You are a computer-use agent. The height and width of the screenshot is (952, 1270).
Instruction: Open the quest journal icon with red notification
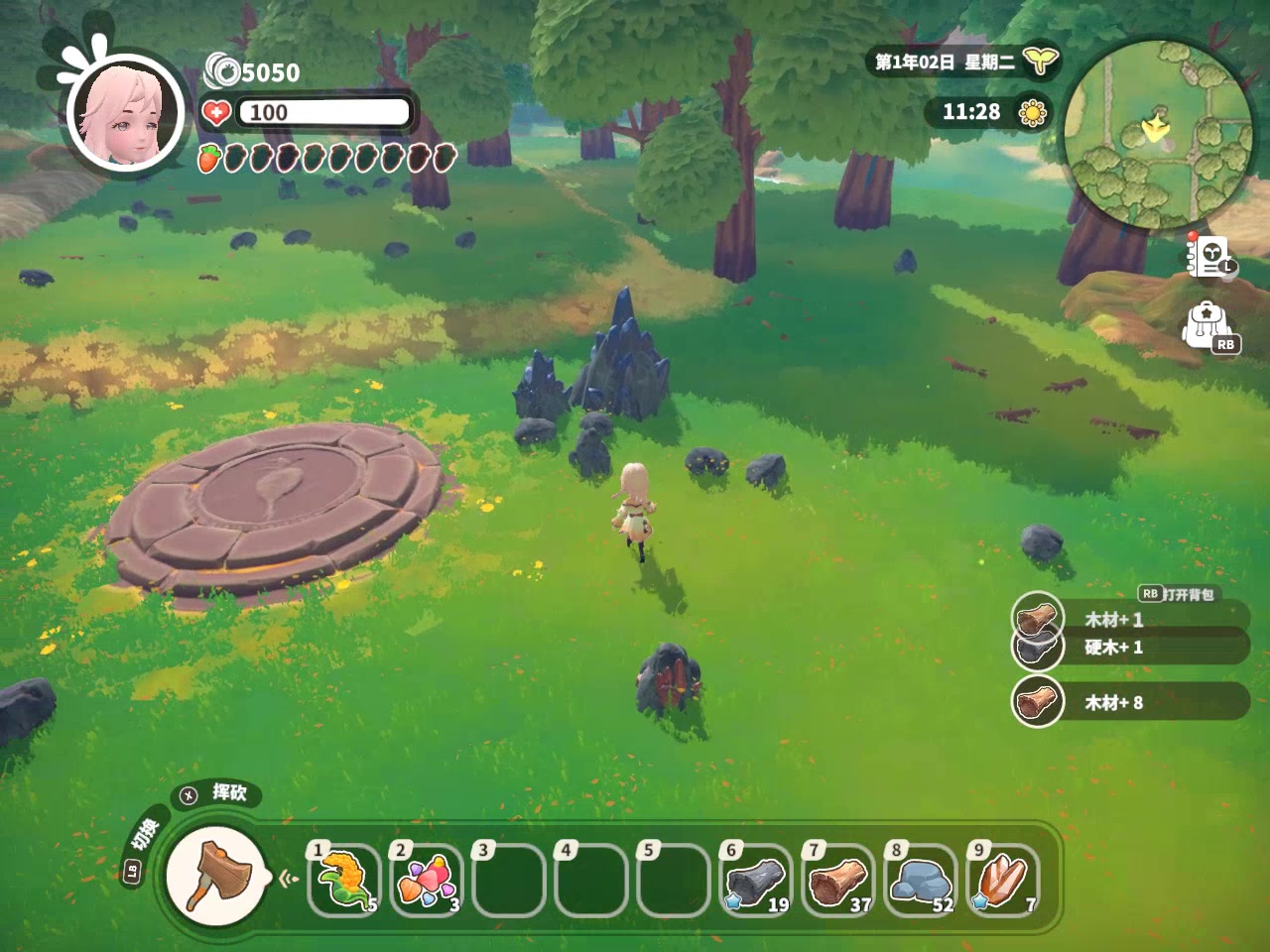[1210, 257]
